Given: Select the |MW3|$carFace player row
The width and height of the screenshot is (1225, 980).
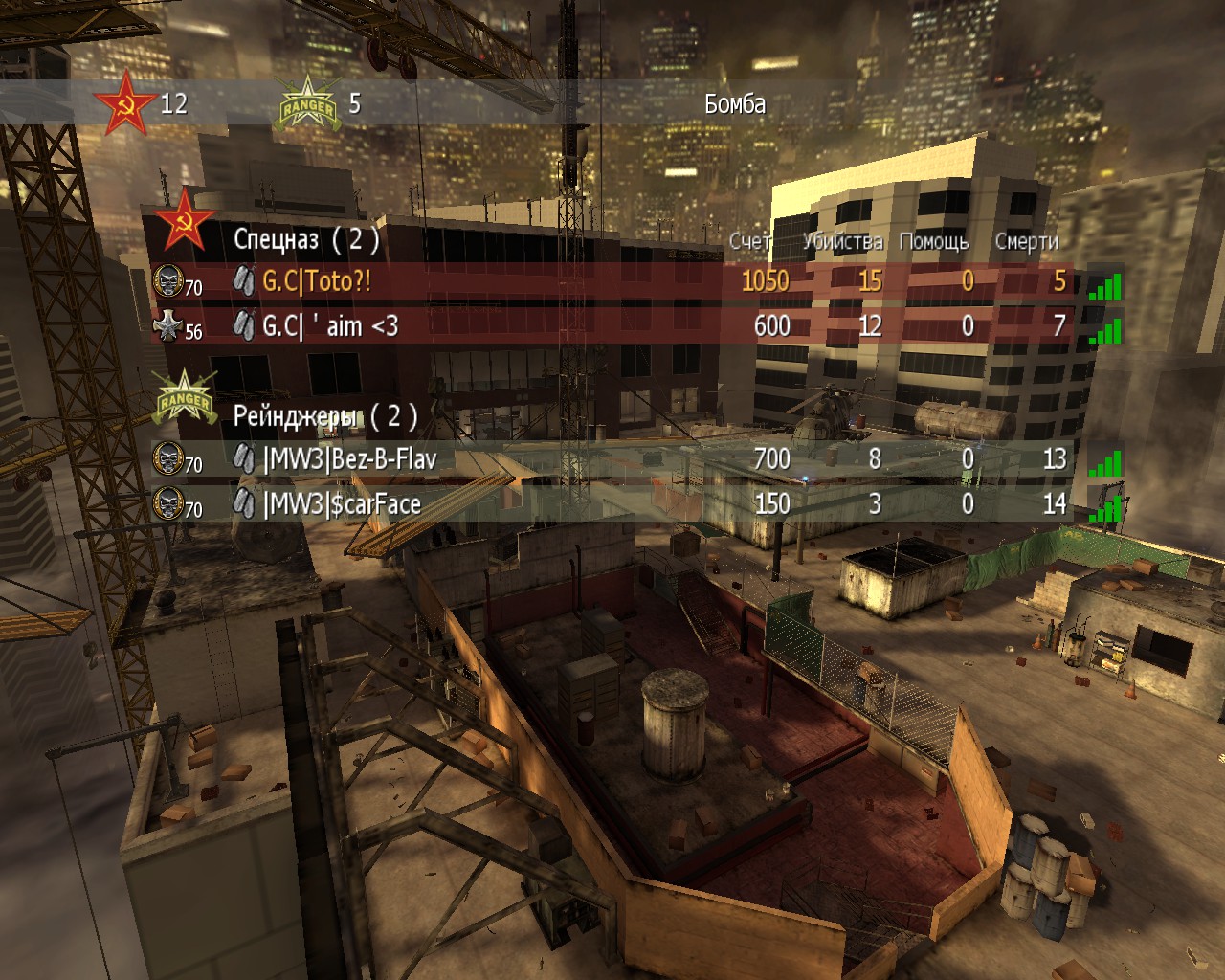Looking at the screenshot, I should pyautogui.click(x=342, y=504).
